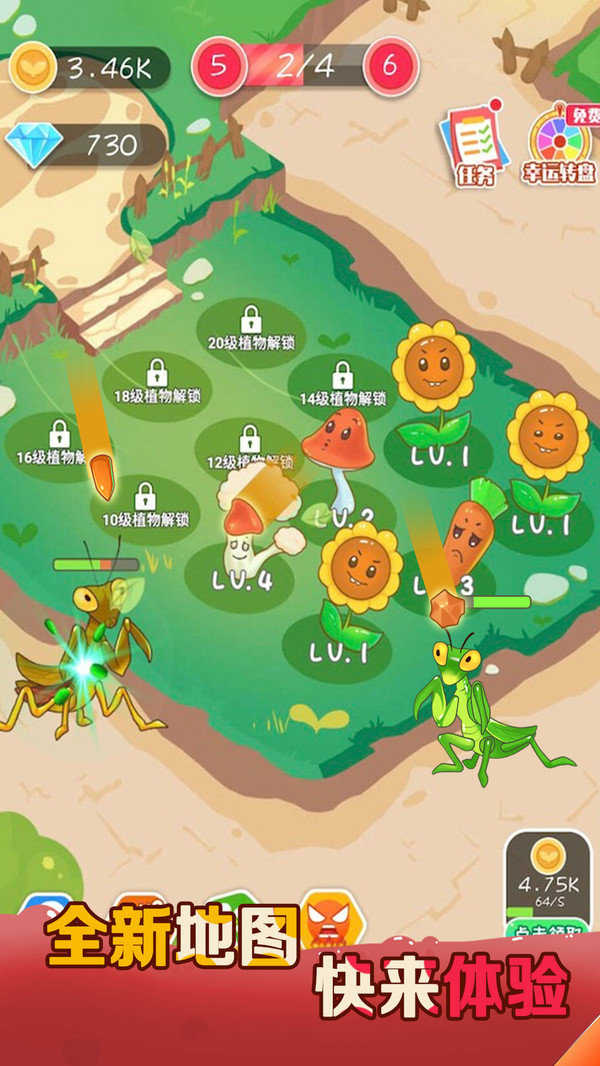Image resolution: width=600 pixels, height=1066 pixels.
Task: Tap the locked 14级 plant slot
Action: (x=343, y=386)
